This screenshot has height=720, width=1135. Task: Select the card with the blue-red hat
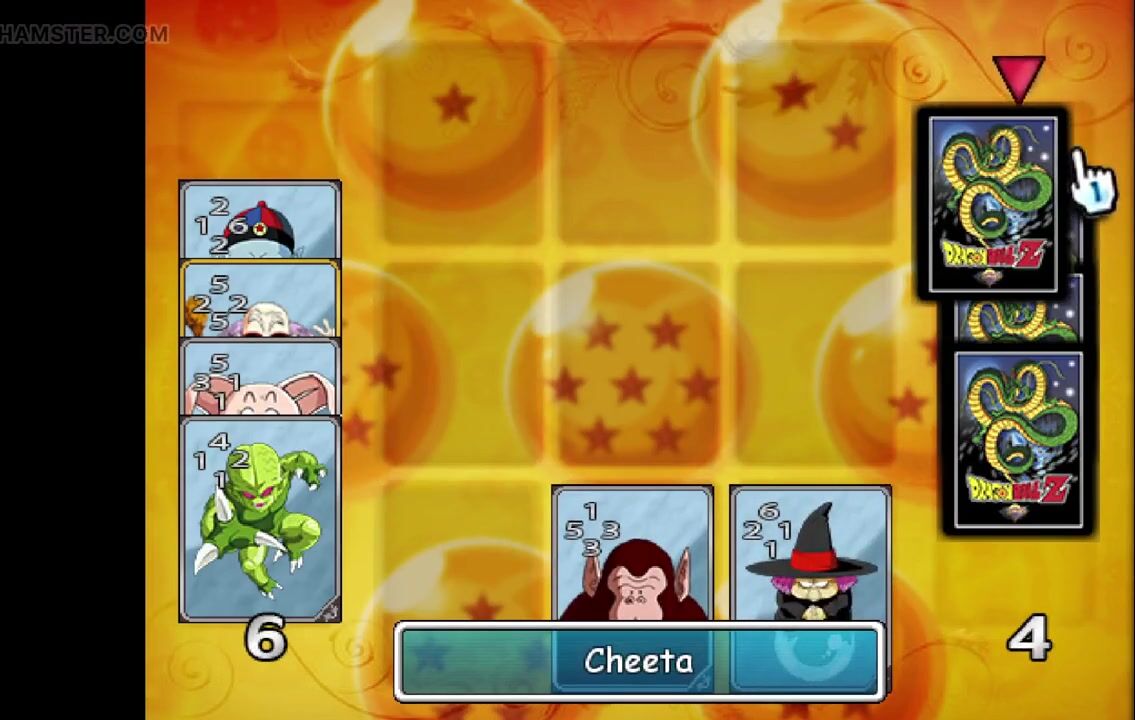pos(260,220)
